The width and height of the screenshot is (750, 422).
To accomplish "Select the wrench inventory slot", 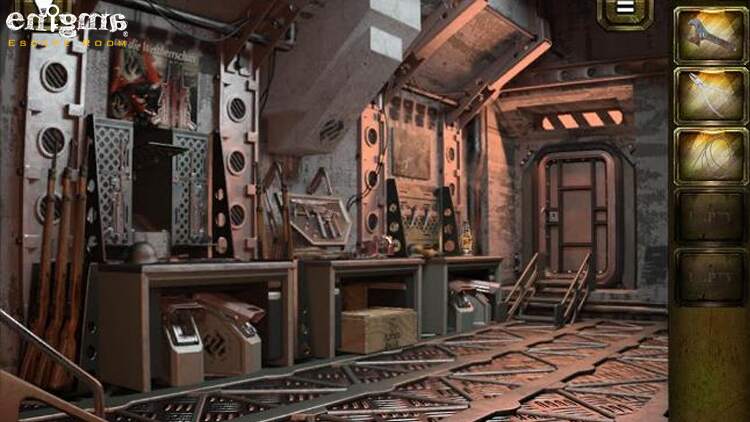I will pos(709,35).
